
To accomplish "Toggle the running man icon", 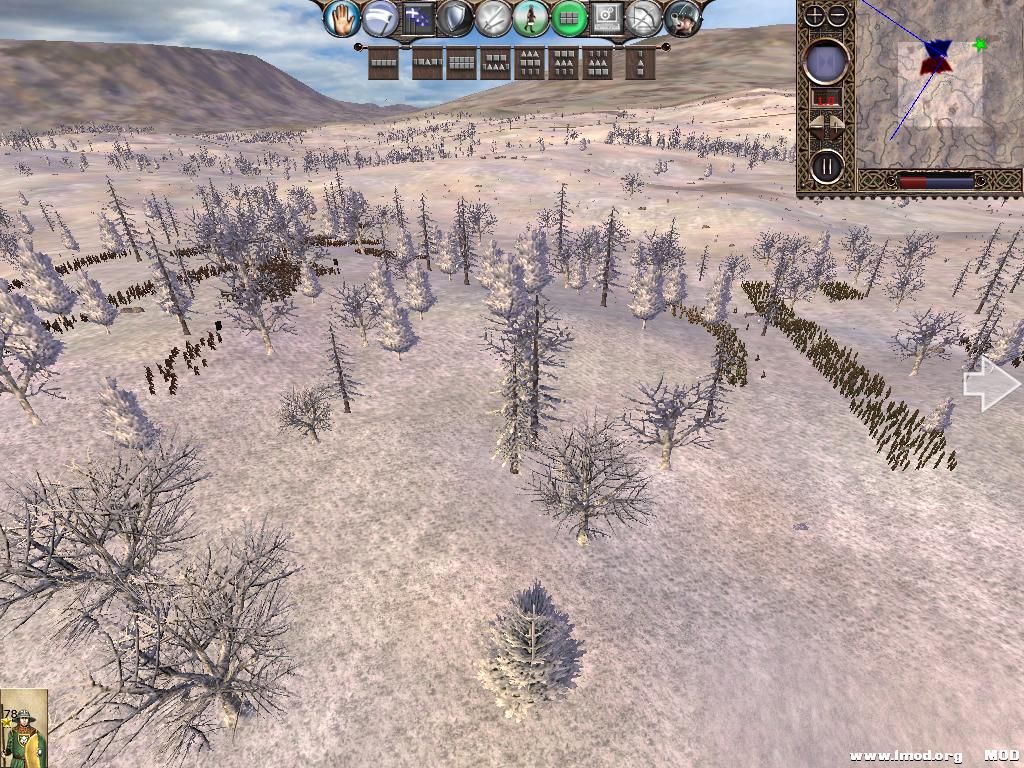I will tap(532, 18).
